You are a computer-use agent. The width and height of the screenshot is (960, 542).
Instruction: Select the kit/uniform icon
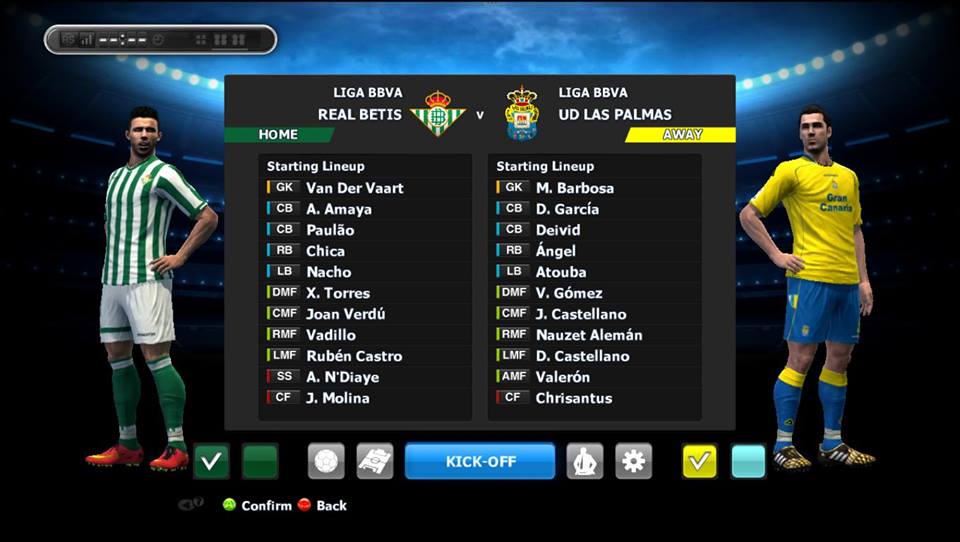point(585,461)
